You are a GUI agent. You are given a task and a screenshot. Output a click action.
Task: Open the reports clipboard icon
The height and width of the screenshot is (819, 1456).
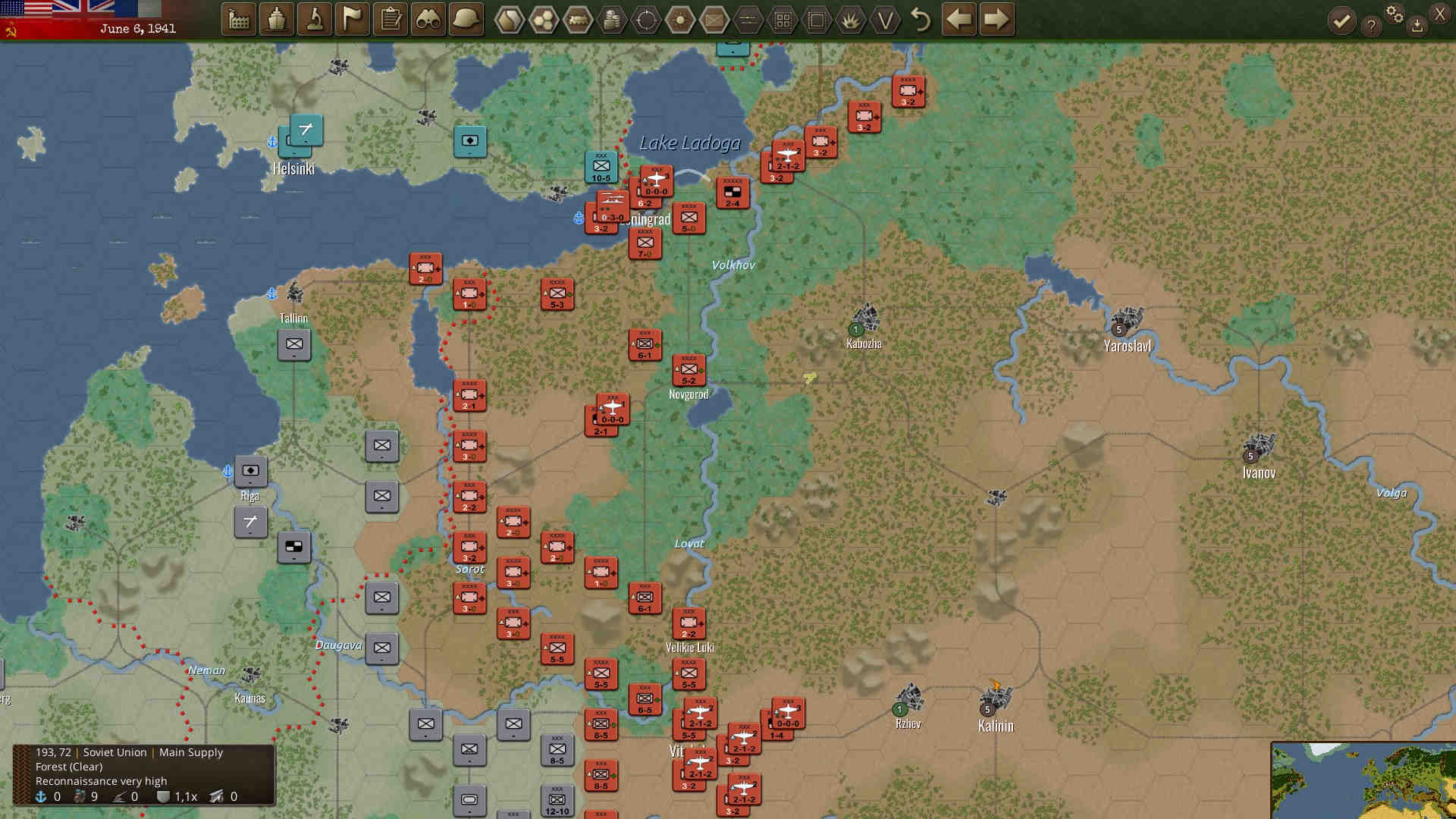[x=390, y=19]
